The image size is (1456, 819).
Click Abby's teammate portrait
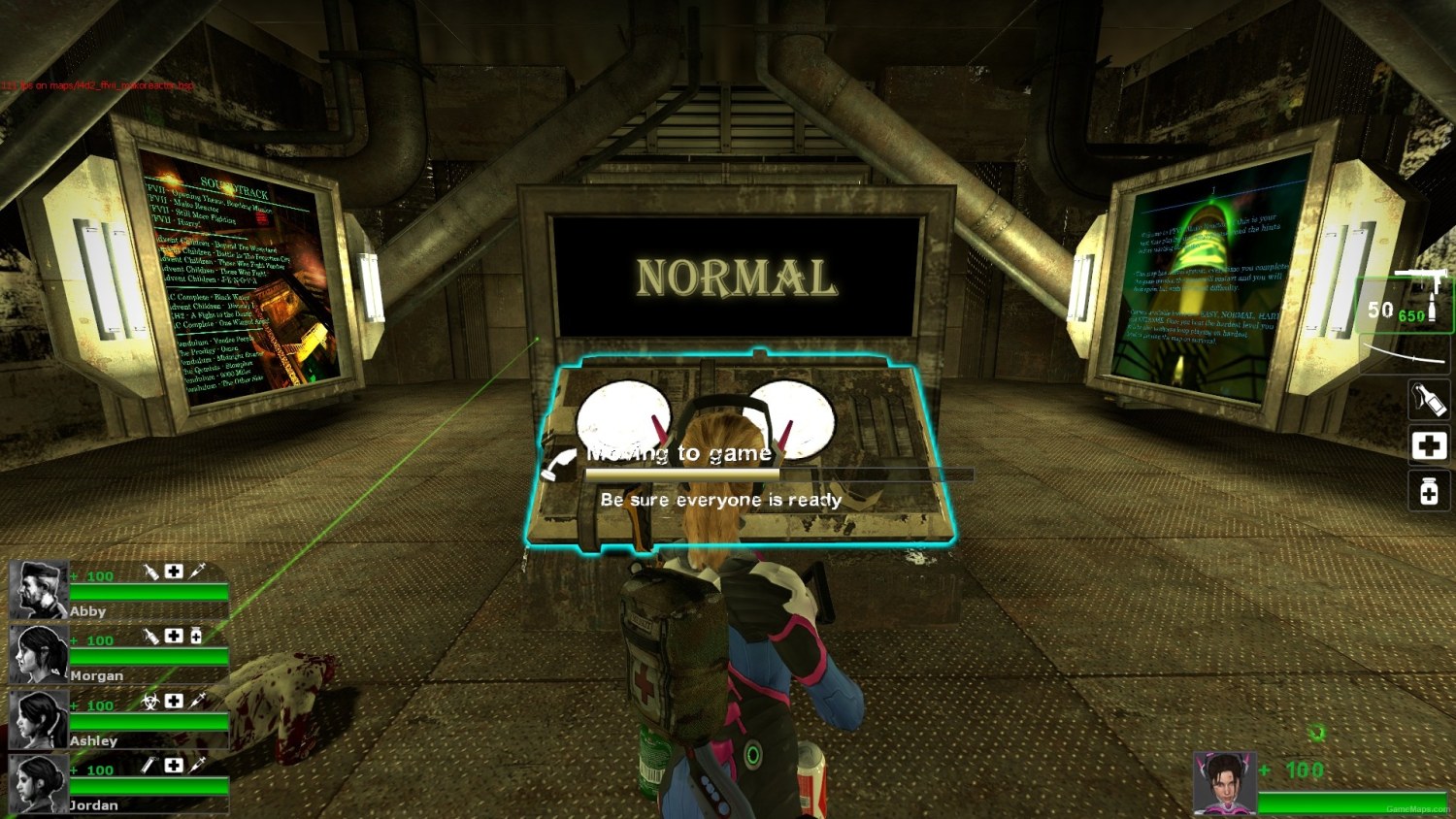(x=39, y=589)
